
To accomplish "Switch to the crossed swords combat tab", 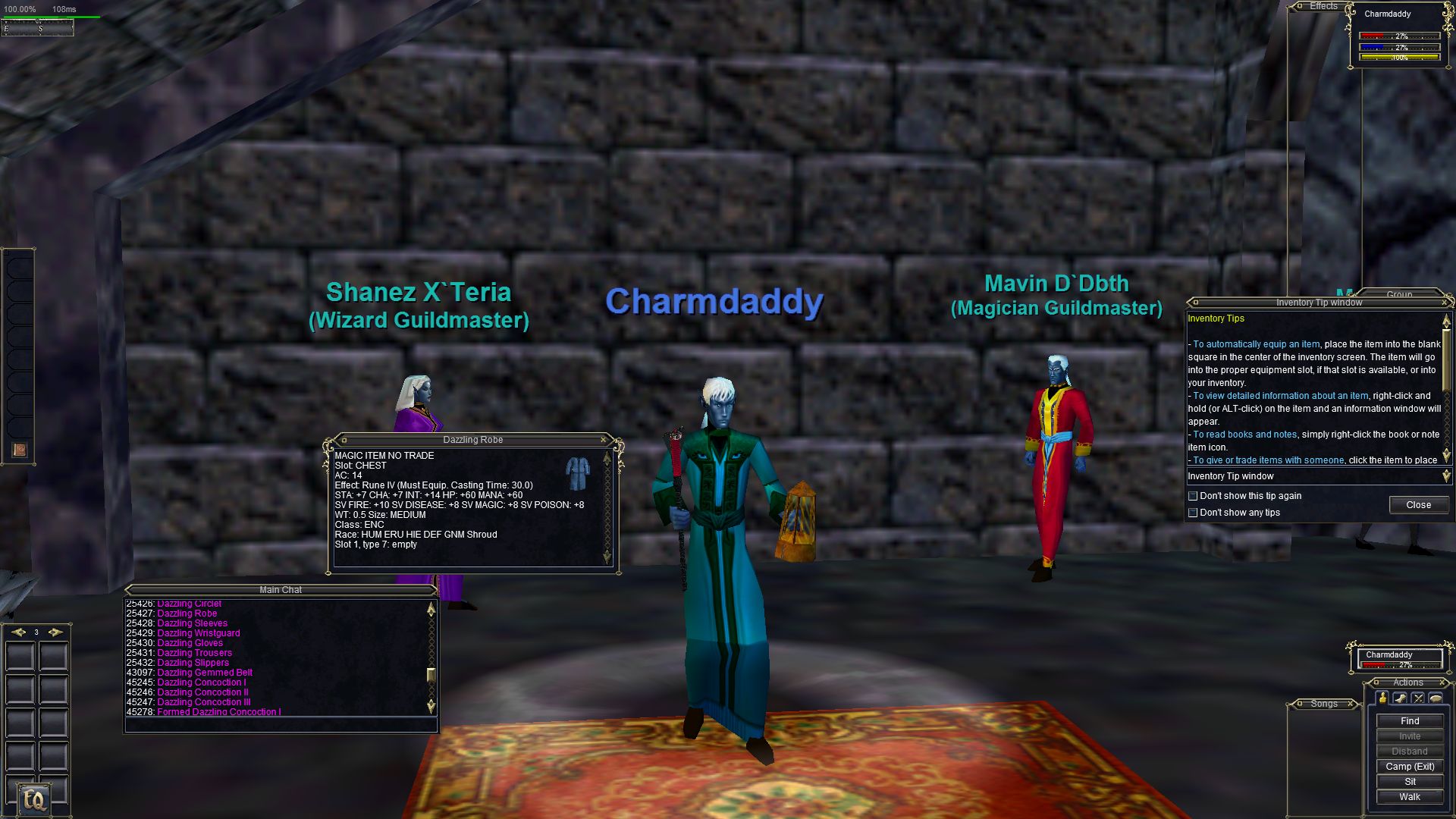I will pyautogui.click(x=1417, y=698).
